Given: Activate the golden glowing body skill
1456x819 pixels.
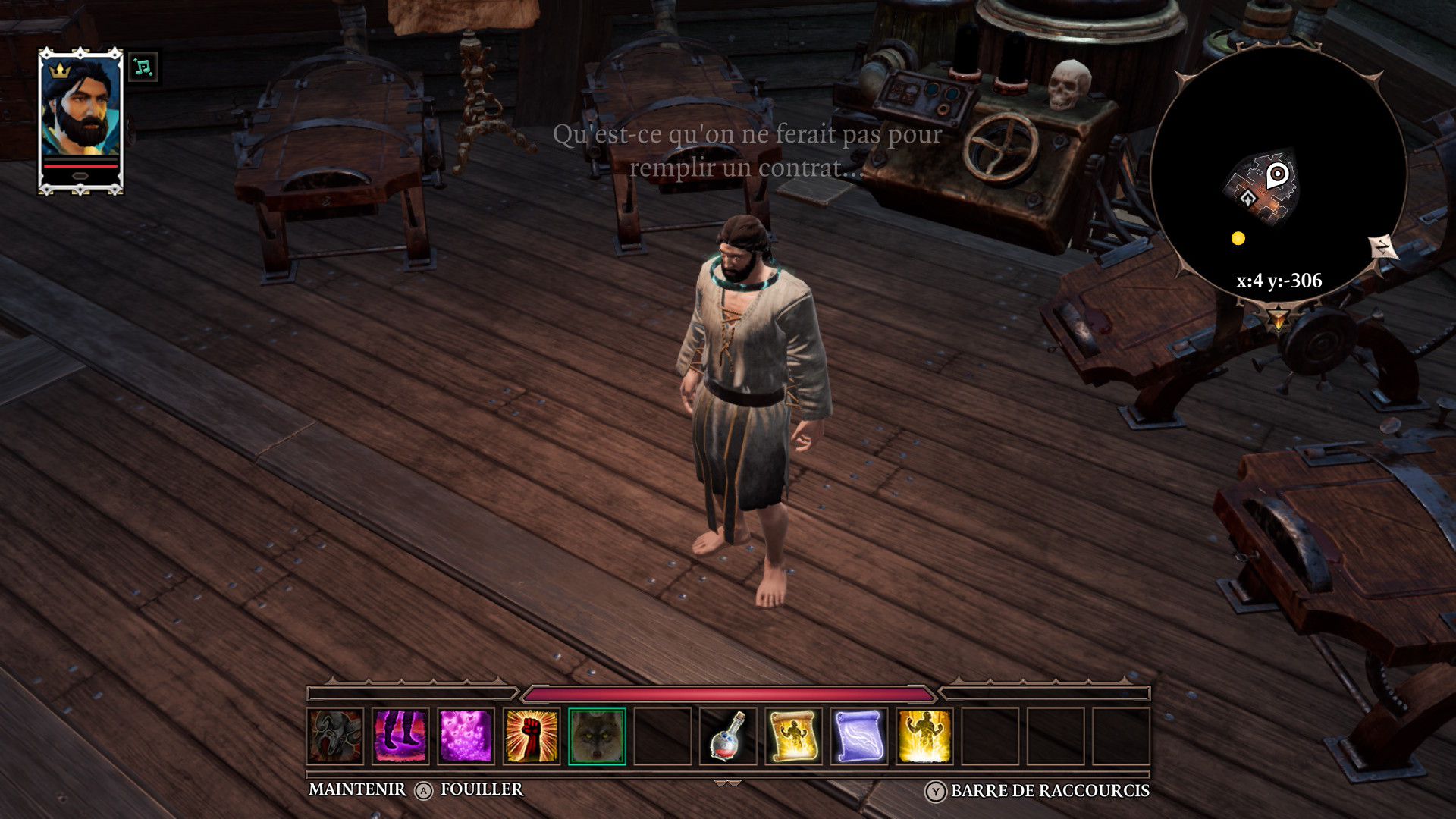Looking at the screenshot, I should point(924,736).
